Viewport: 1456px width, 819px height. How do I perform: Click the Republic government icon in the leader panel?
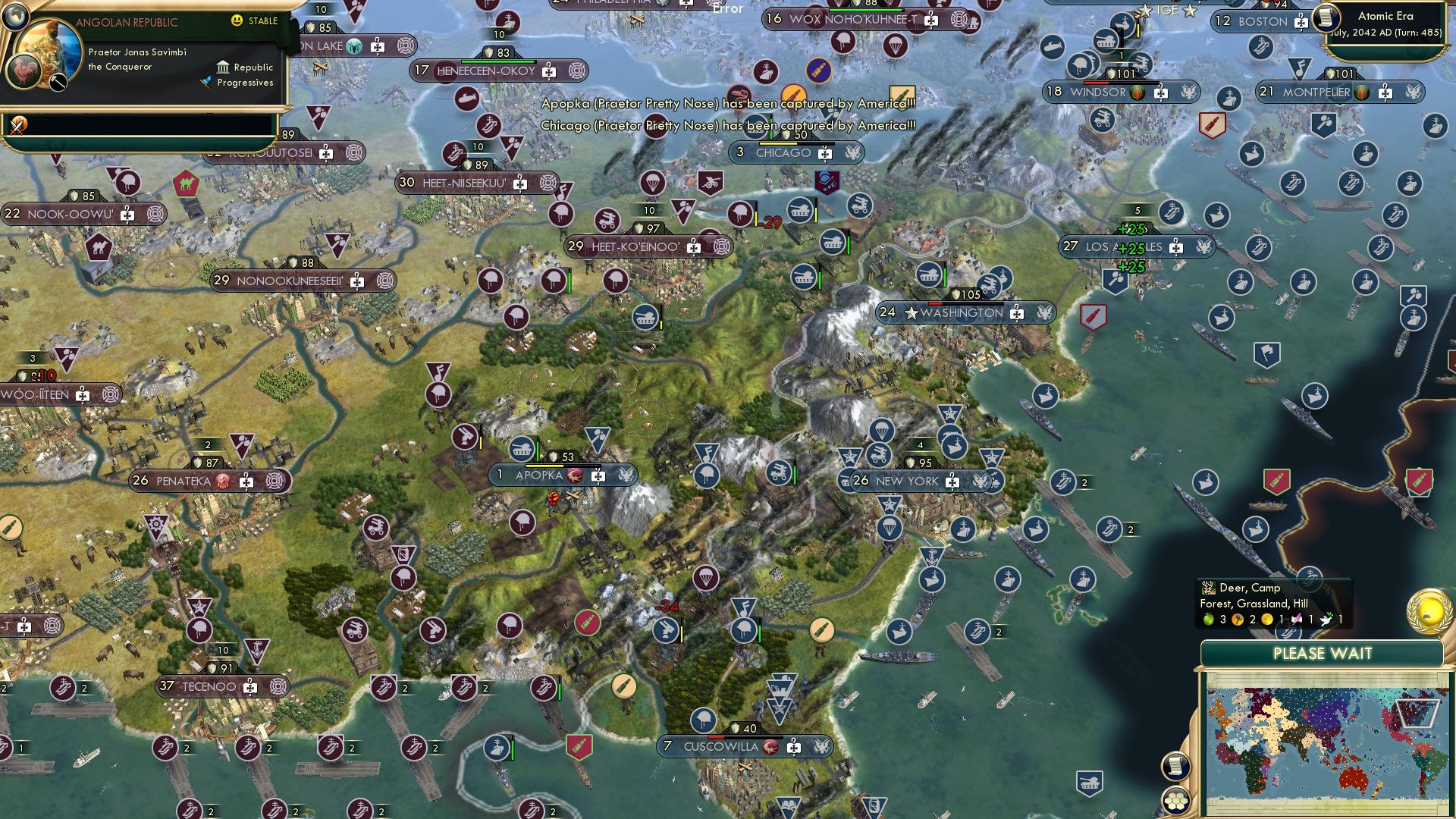pos(224,67)
